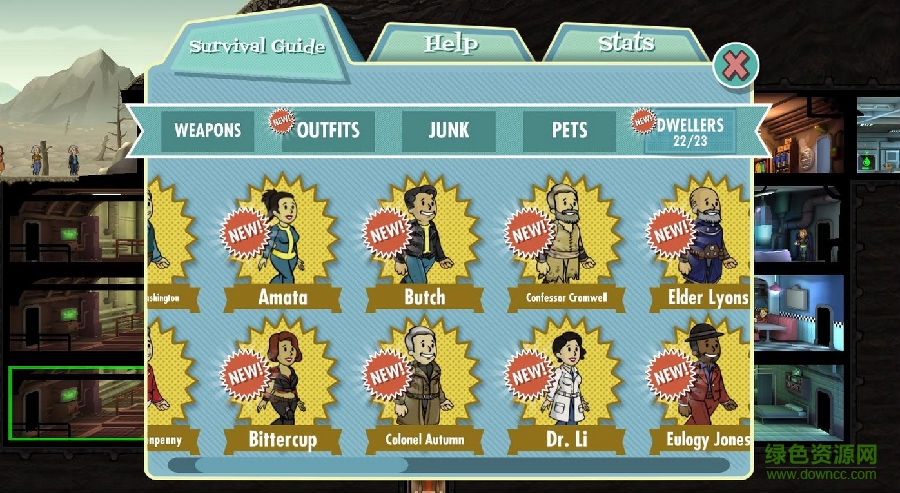Switch to the Survival Guide tab
The height and width of the screenshot is (493, 900).
pos(257,46)
